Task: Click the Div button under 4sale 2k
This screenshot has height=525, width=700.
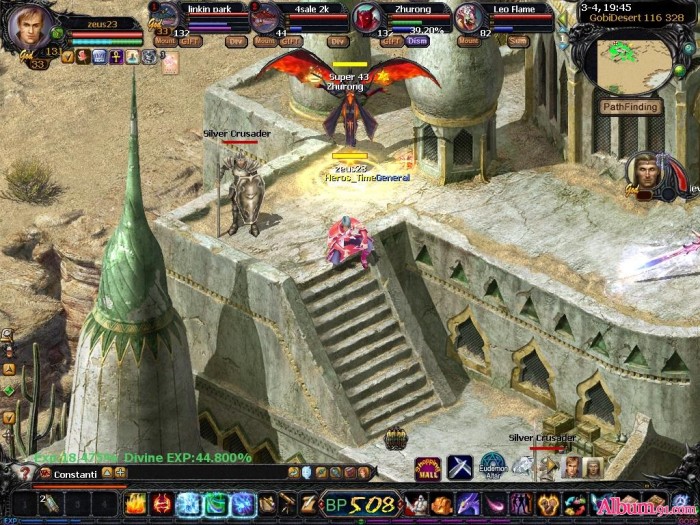Action: click(338, 42)
